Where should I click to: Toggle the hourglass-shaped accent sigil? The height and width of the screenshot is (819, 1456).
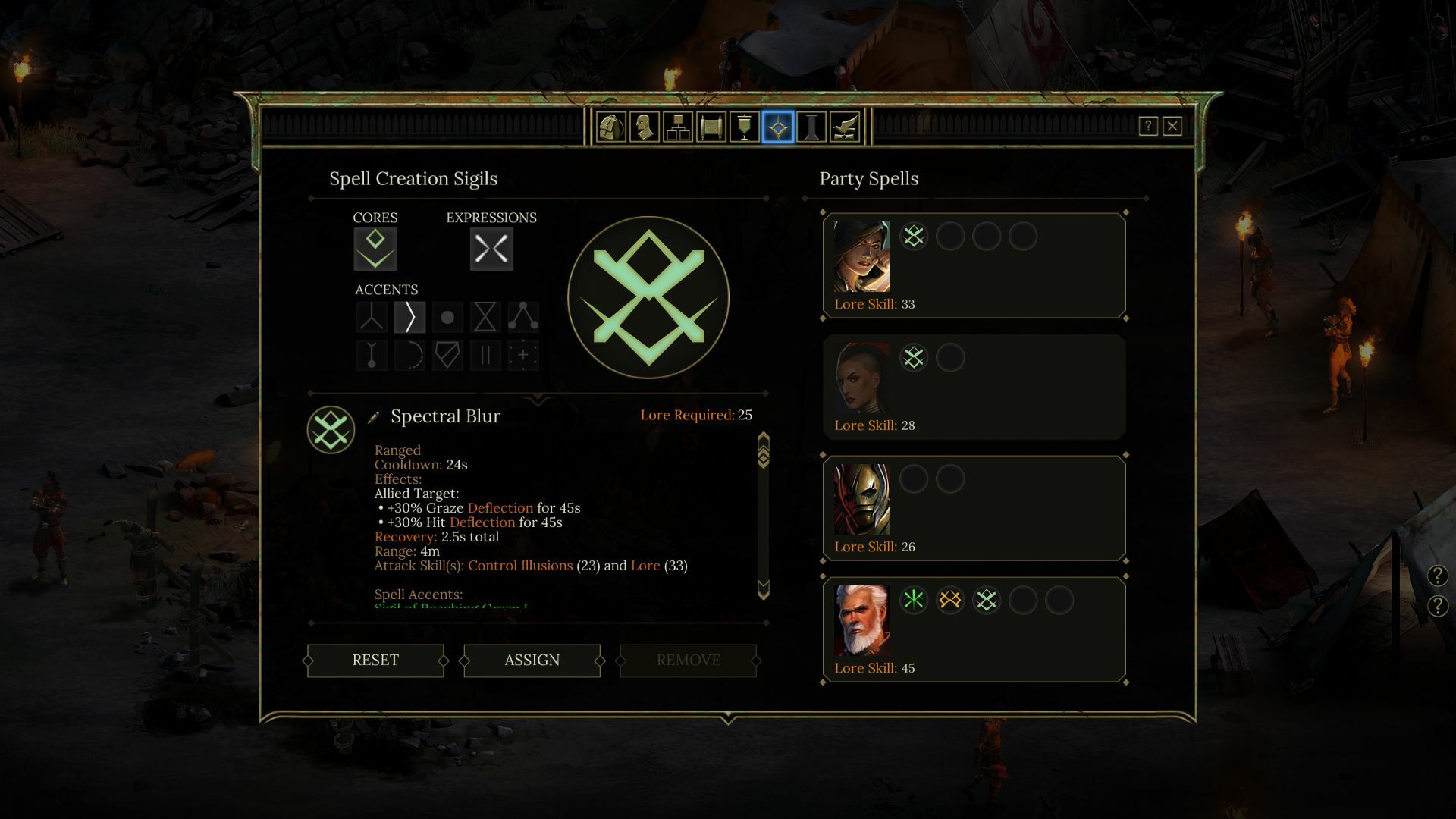[485, 316]
